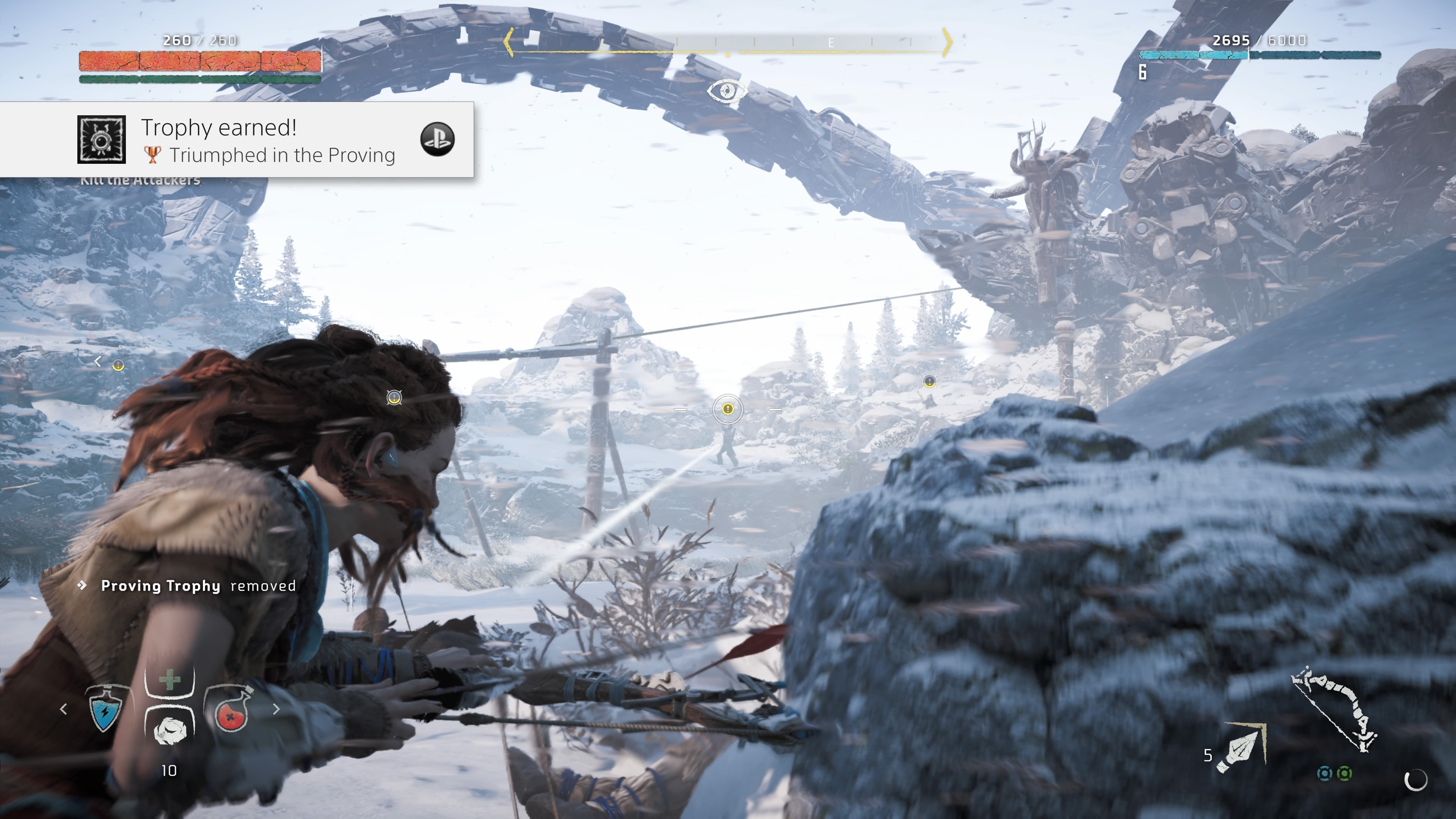Click the eye visibility indicator
This screenshot has width=1456, height=819.
727,91
